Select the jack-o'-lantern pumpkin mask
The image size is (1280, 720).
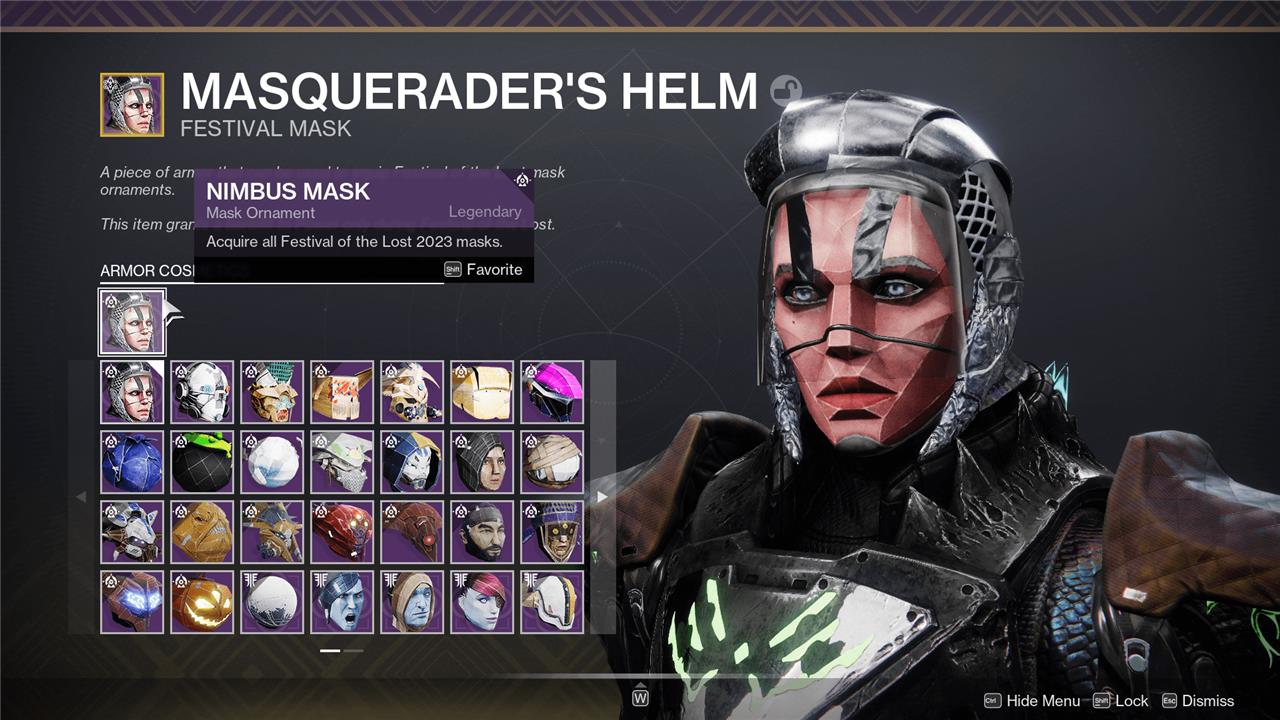point(202,602)
